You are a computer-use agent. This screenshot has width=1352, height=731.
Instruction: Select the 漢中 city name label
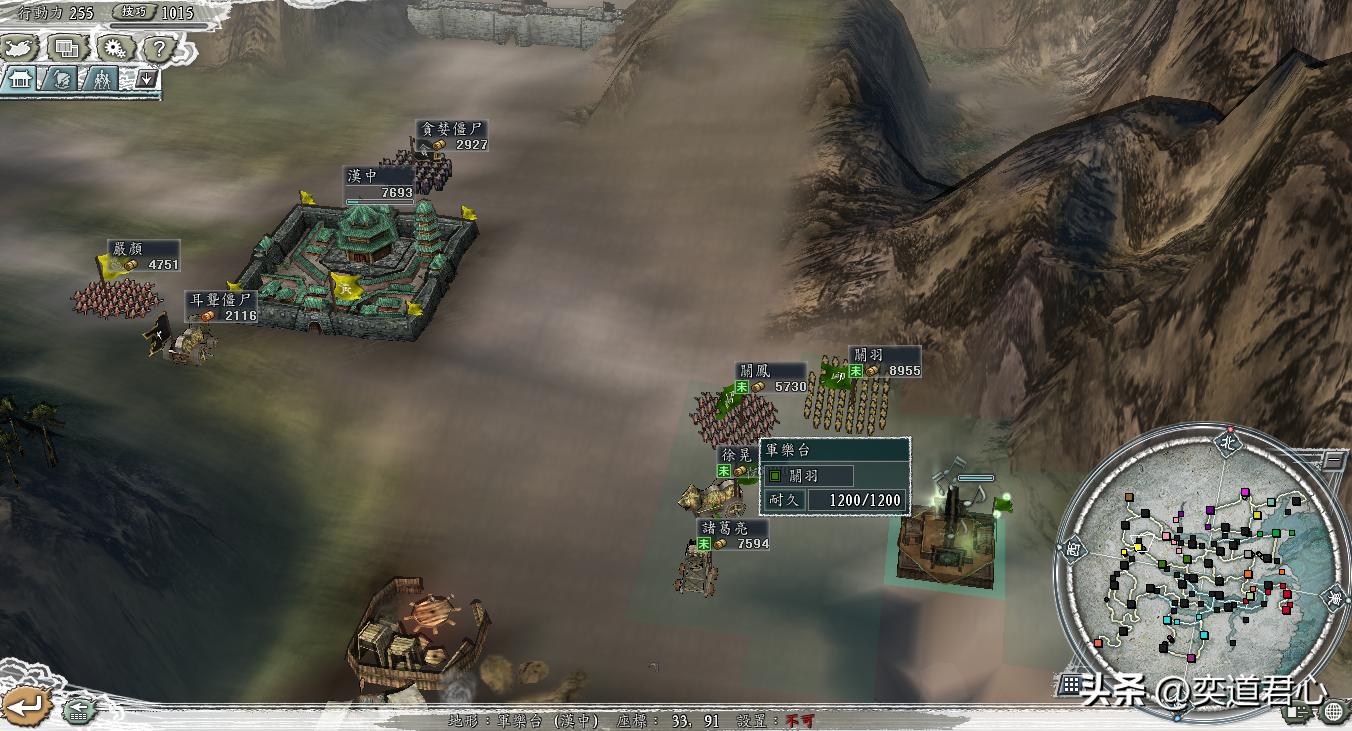[362, 175]
